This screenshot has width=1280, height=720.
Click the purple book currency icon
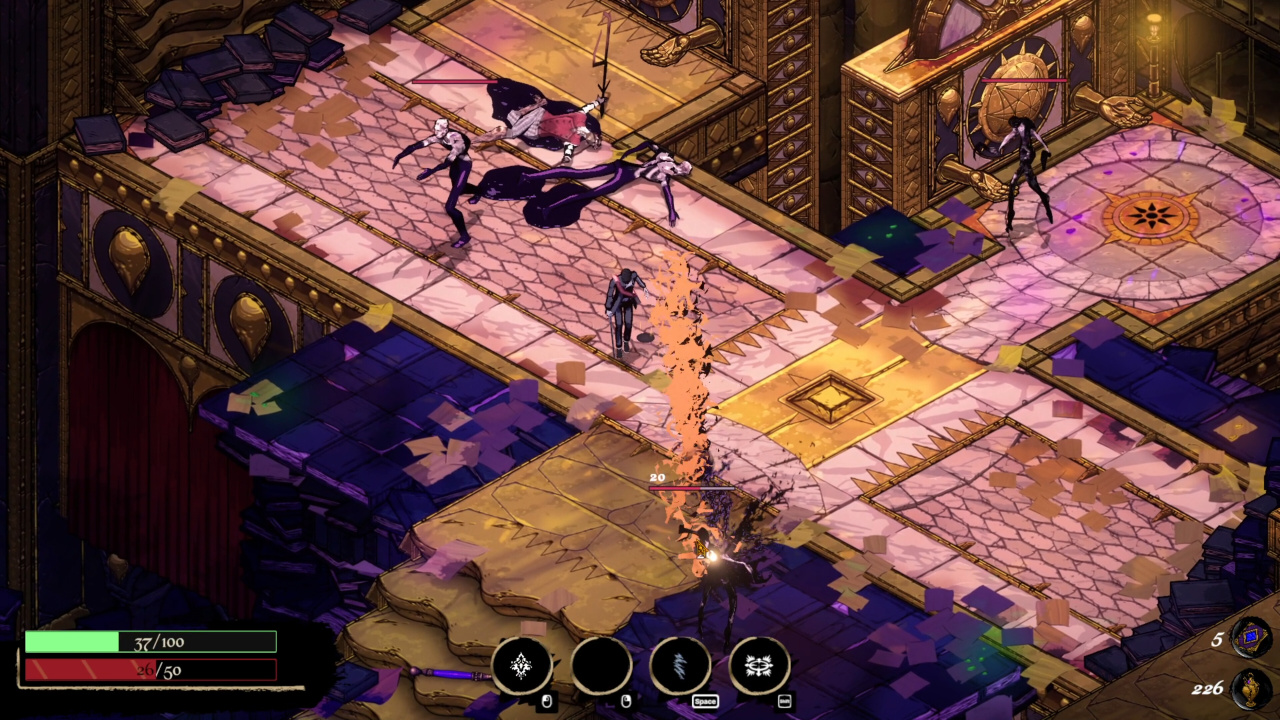pyautogui.click(x=1251, y=637)
